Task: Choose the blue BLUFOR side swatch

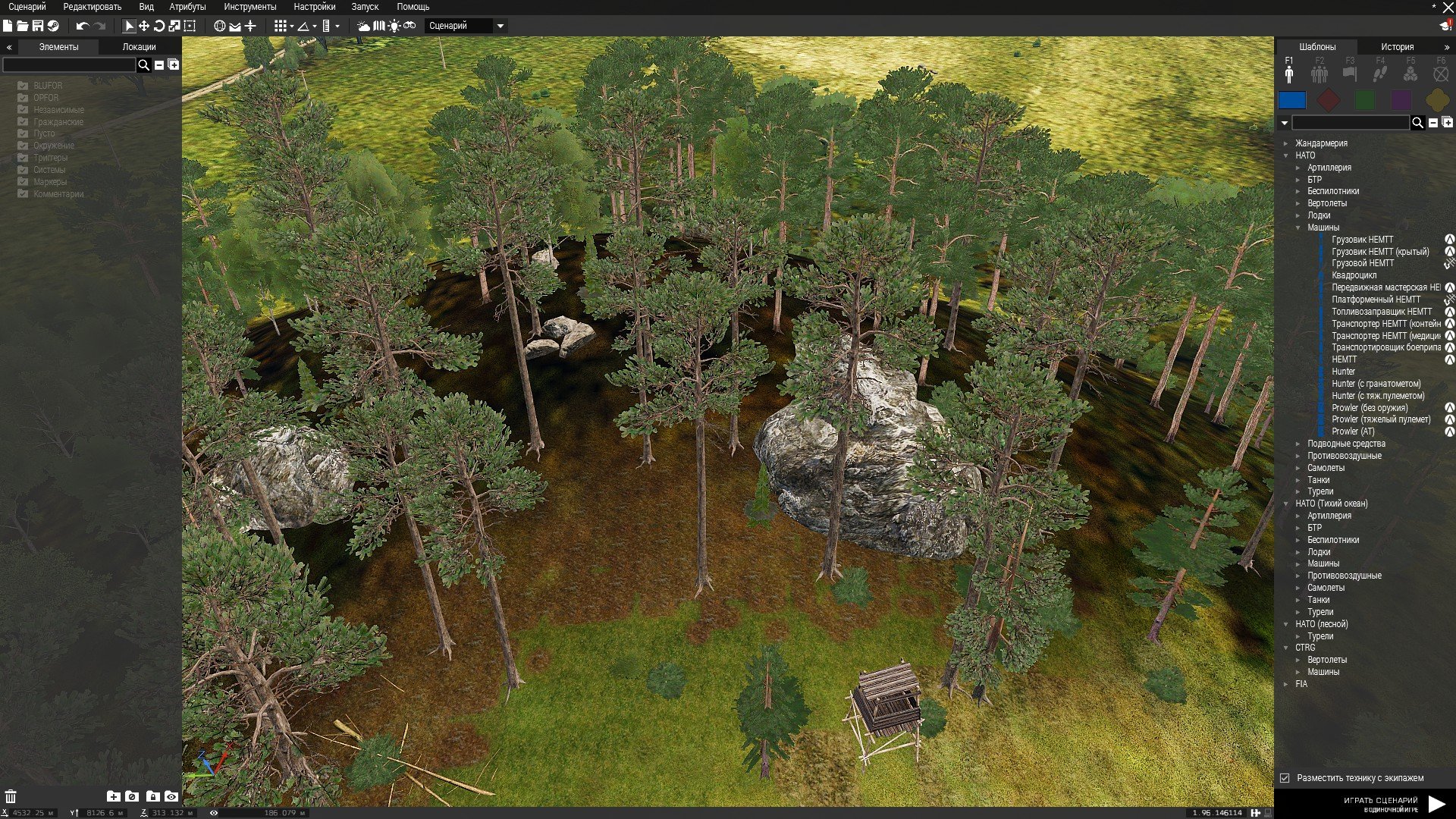Action: point(1292,100)
